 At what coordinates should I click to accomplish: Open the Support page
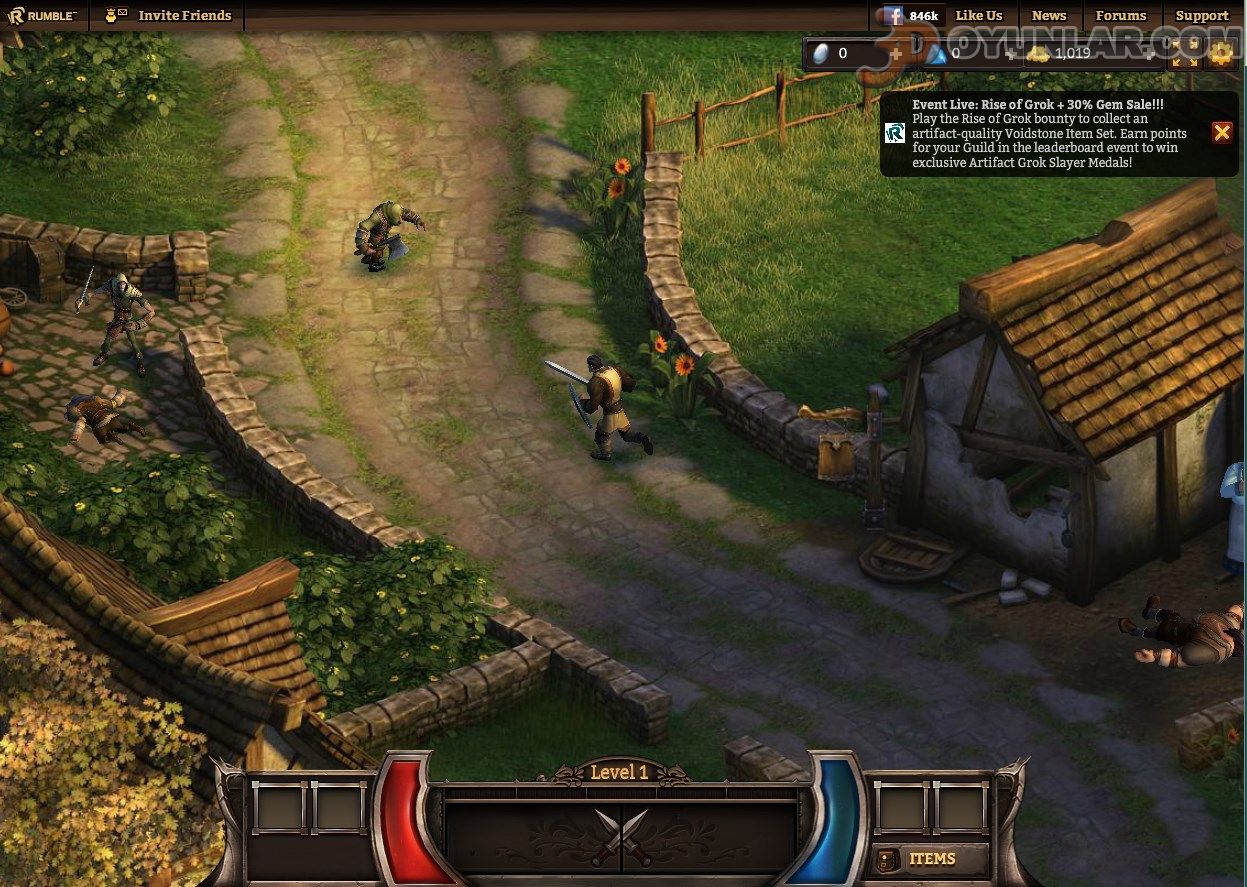(x=1201, y=15)
